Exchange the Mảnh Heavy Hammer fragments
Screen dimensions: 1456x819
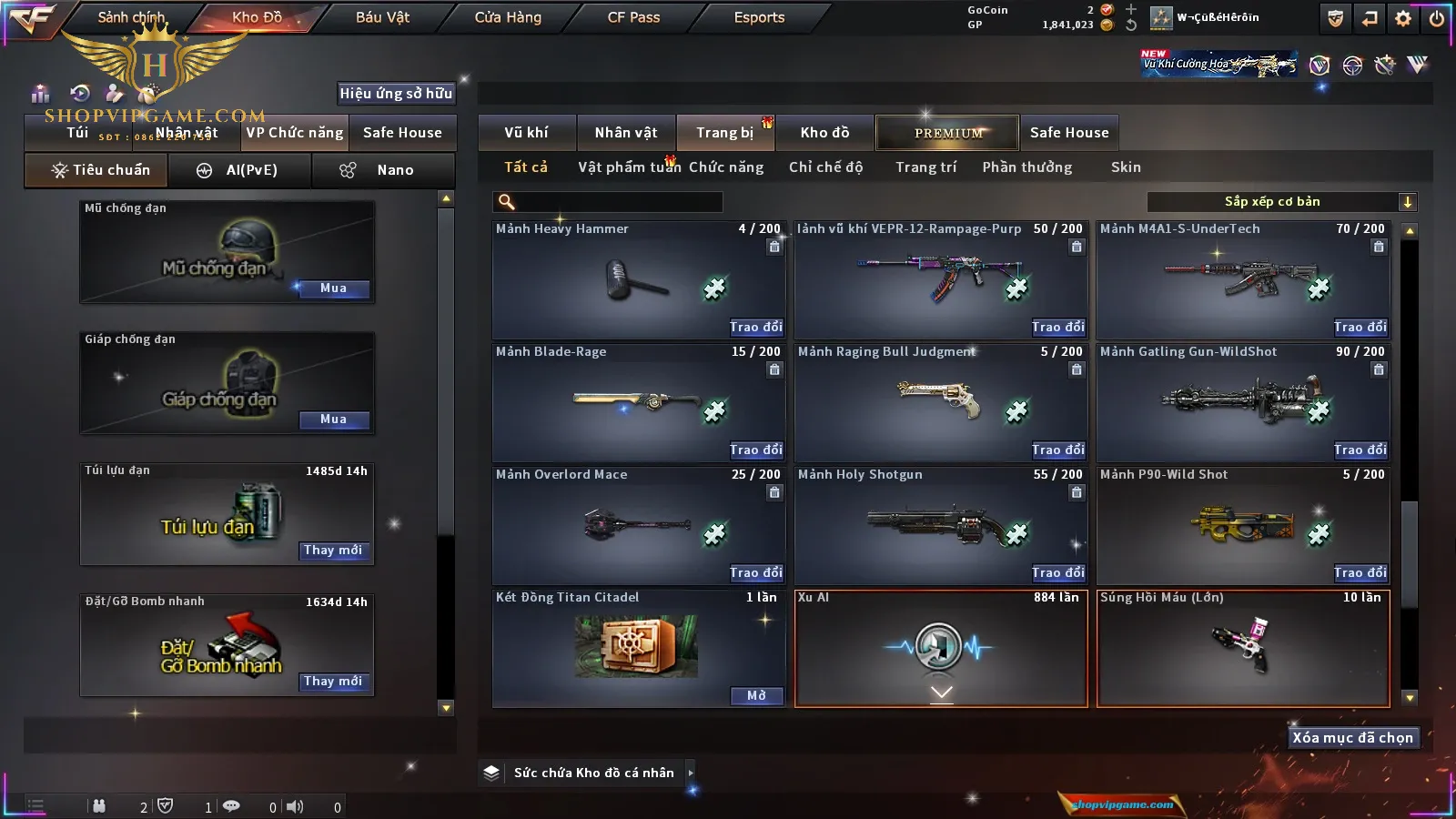point(755,327)
